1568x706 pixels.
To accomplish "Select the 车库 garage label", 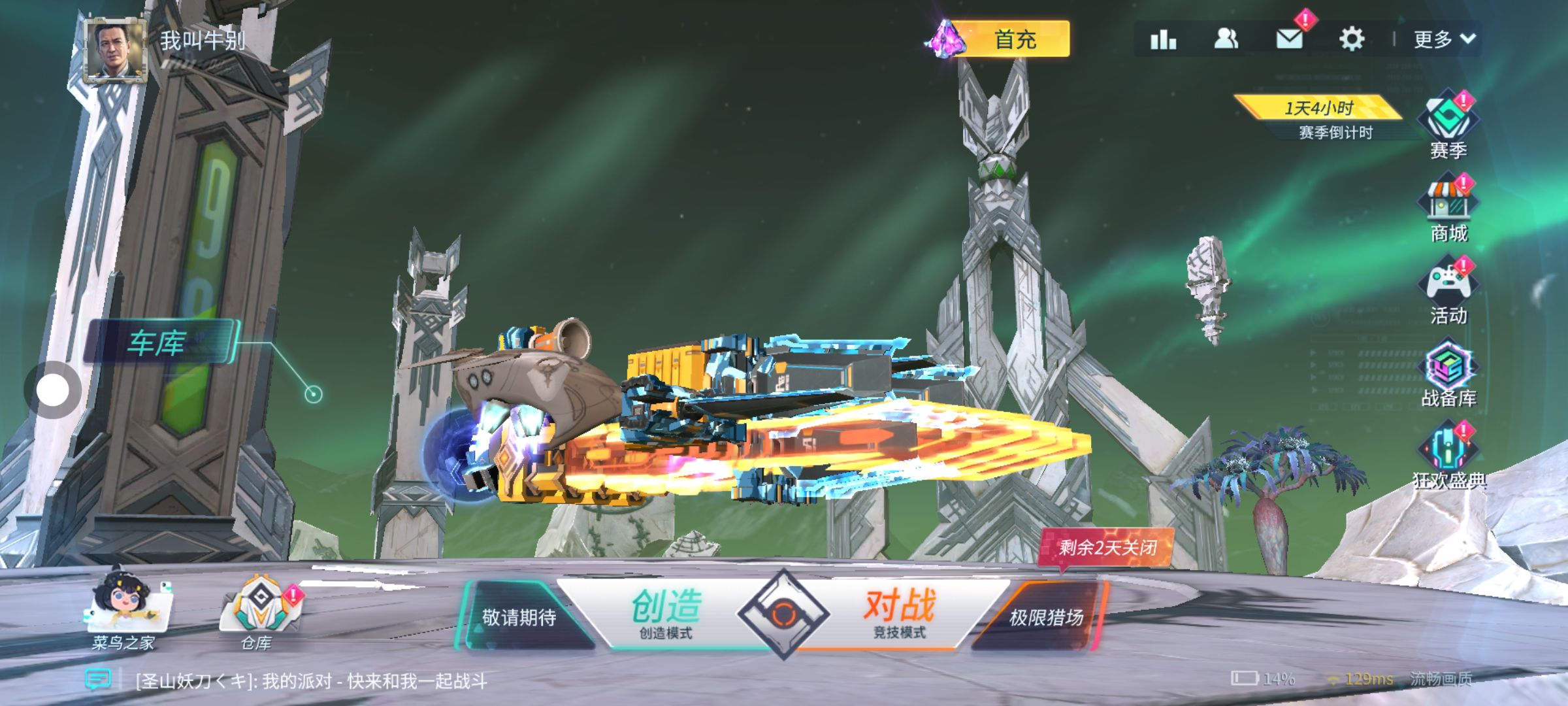I will [x=158, y=343].
